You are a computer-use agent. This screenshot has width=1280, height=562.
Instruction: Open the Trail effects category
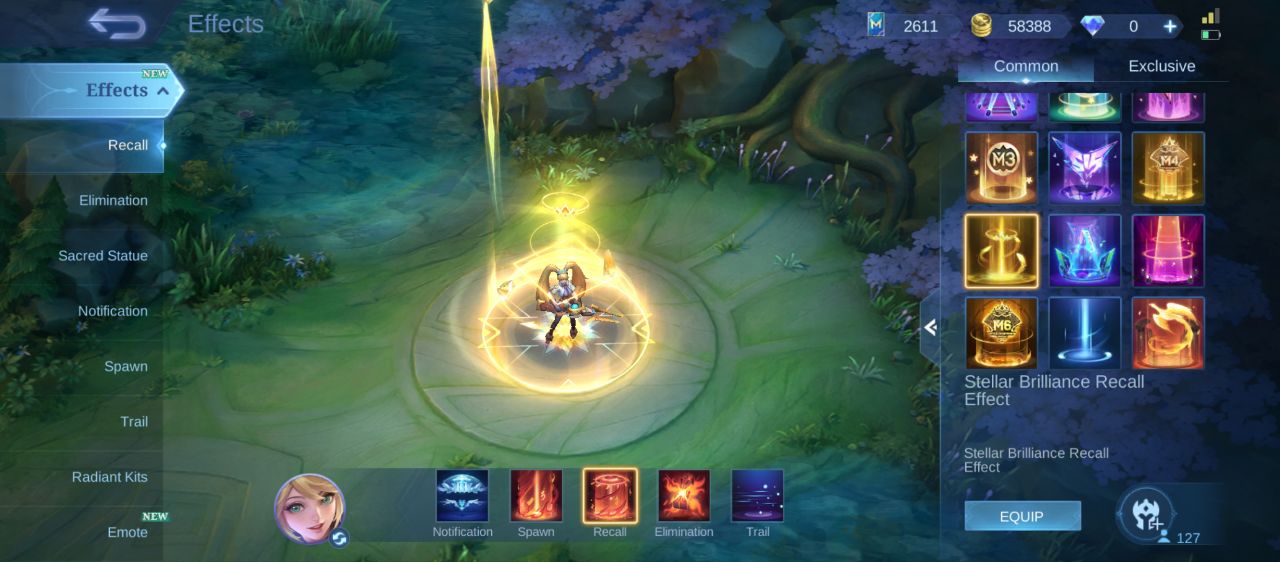pyautogui.click(x=133, y=421)
